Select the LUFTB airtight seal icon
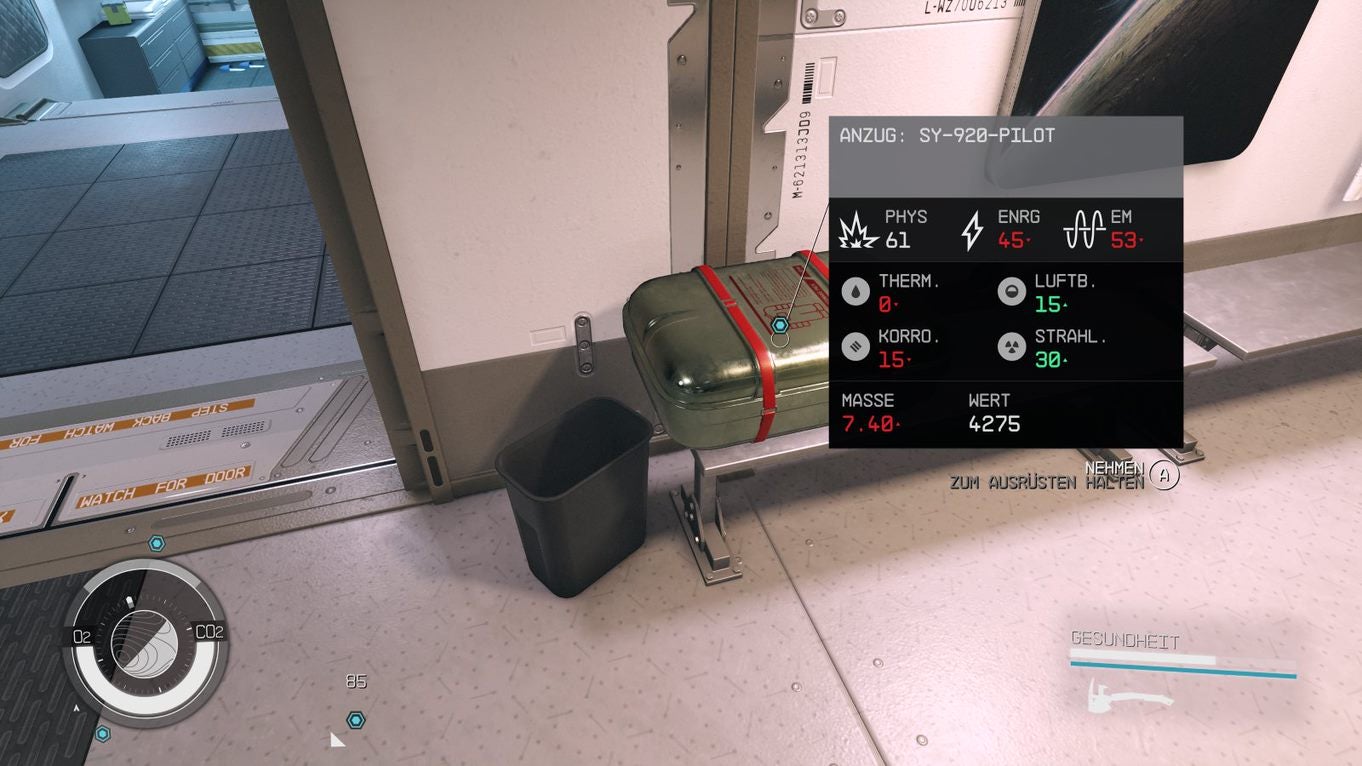 click(1010, 291)
